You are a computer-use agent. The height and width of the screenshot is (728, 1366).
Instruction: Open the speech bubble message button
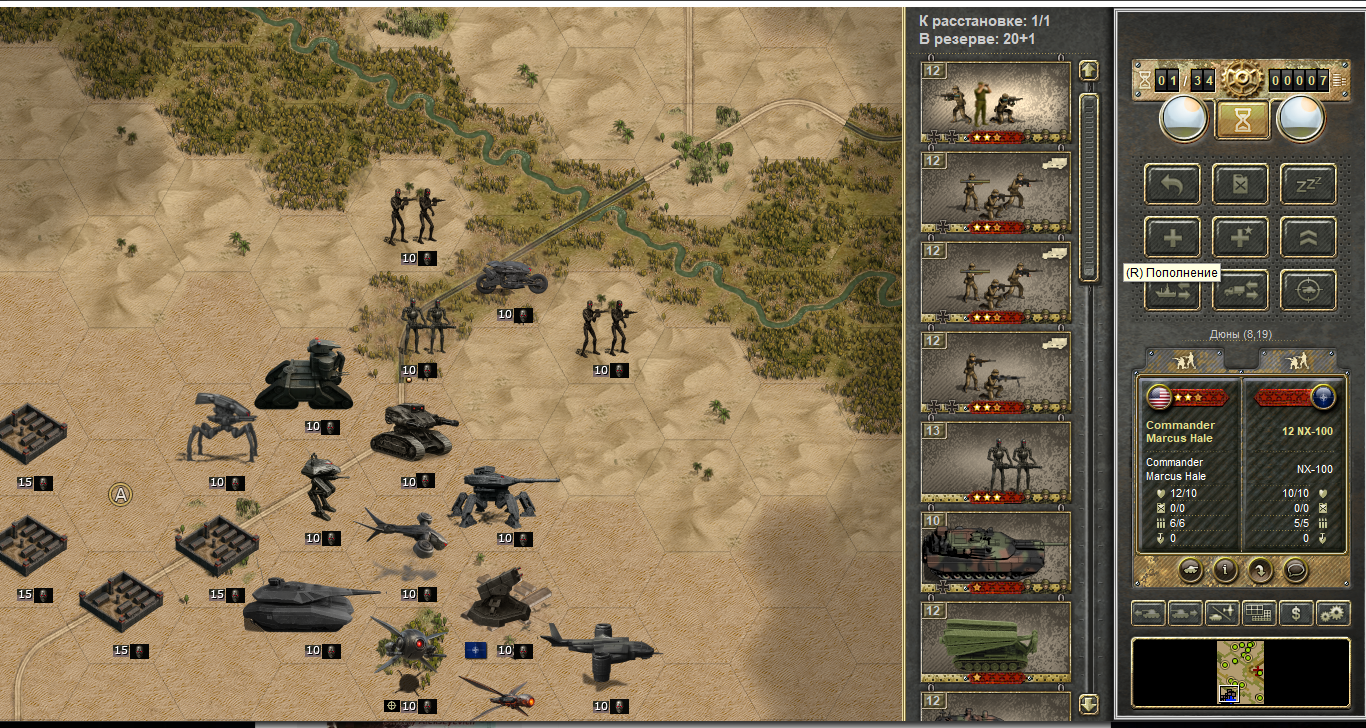(1295, 569)
